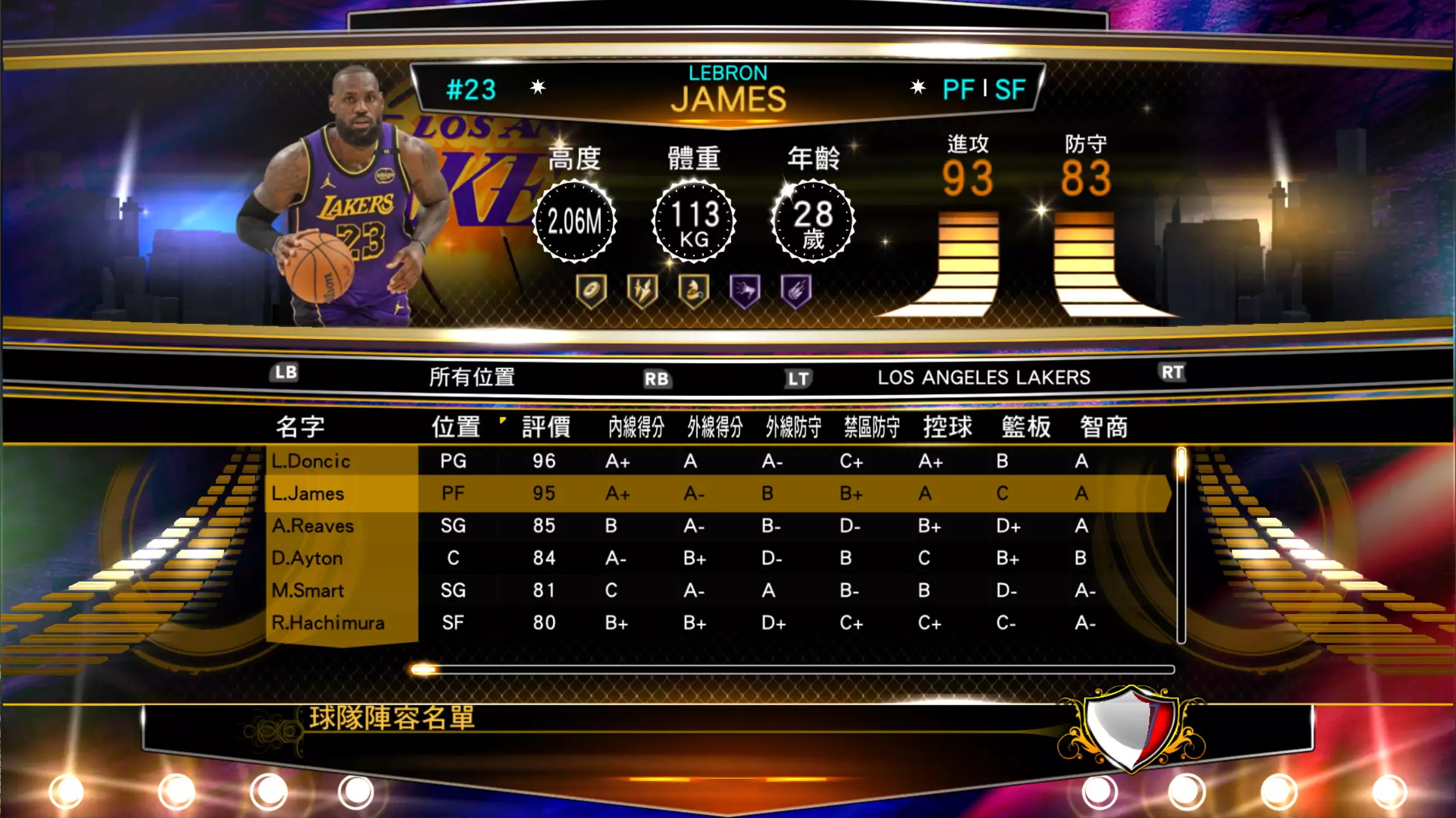Viewport: 1456px width, 818px height.
Task: Sort by 內線得分 inside scoring column
Action: click(x=636, y=427)
